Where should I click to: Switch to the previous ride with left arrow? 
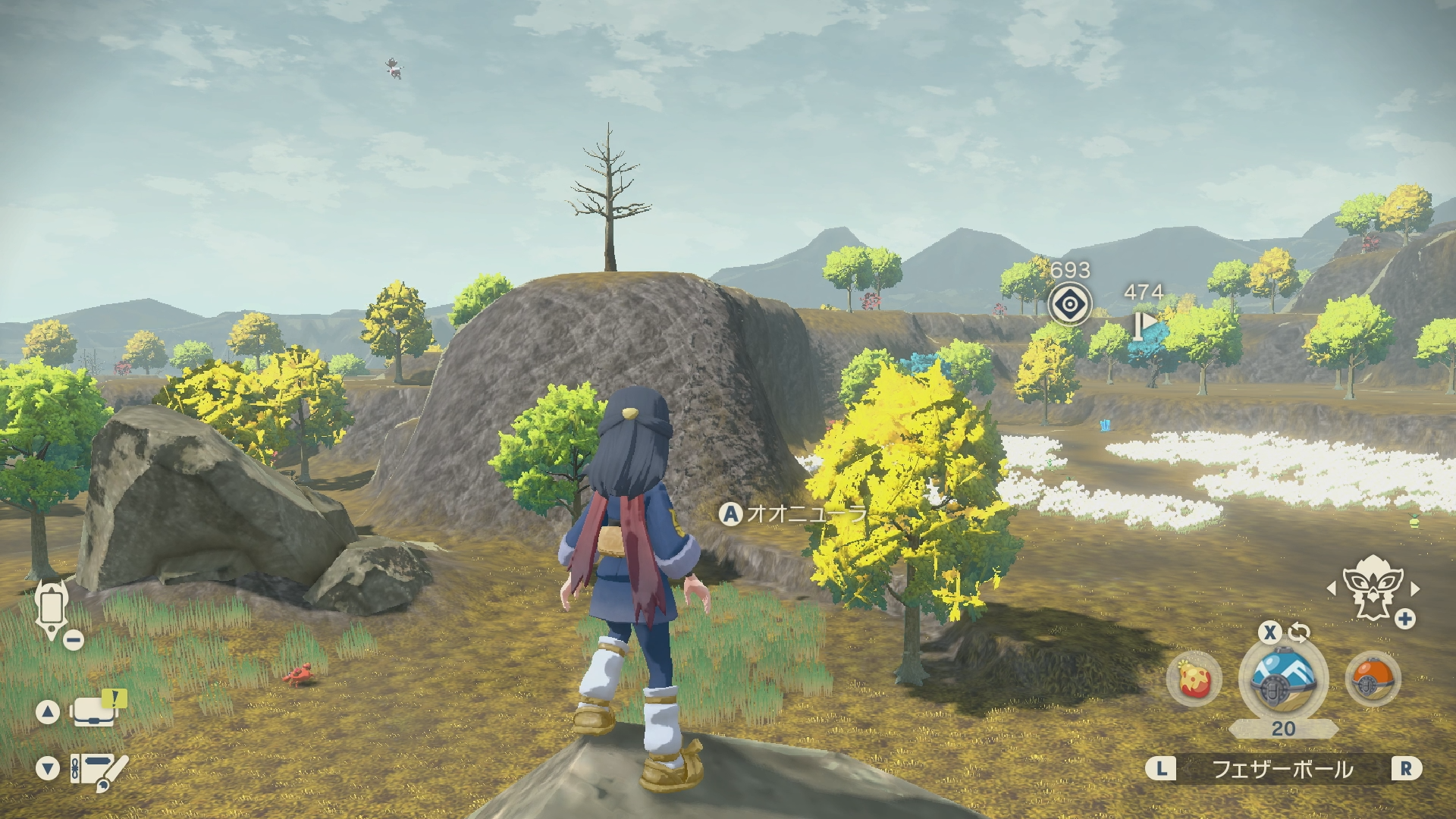coord(1332,588)
